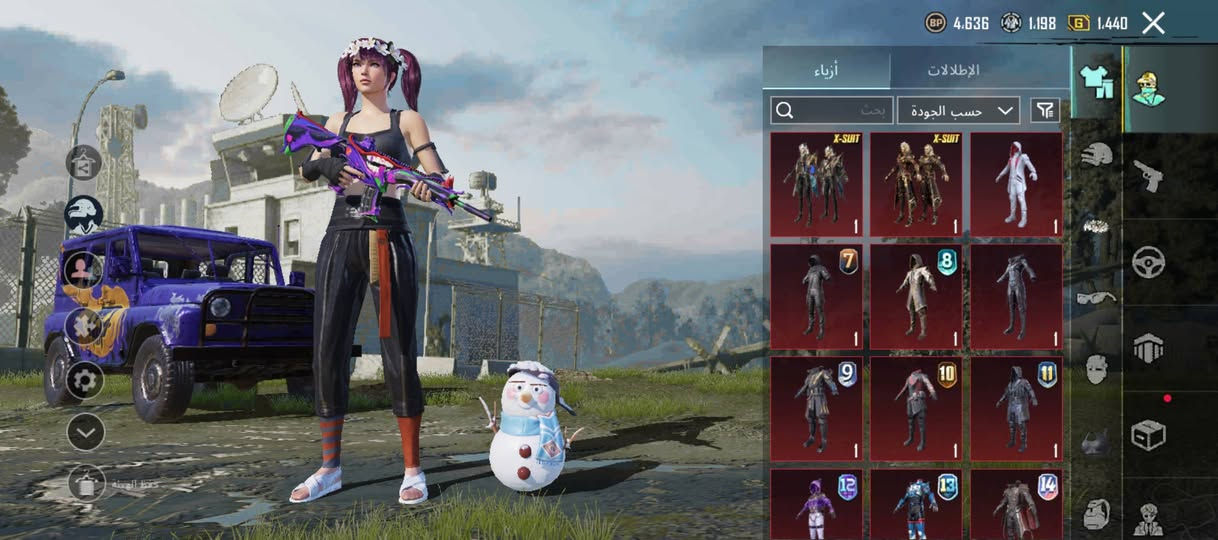Select the outfit with the 7 badge
The image size is (1218, 540).
(x=816, y=296)
